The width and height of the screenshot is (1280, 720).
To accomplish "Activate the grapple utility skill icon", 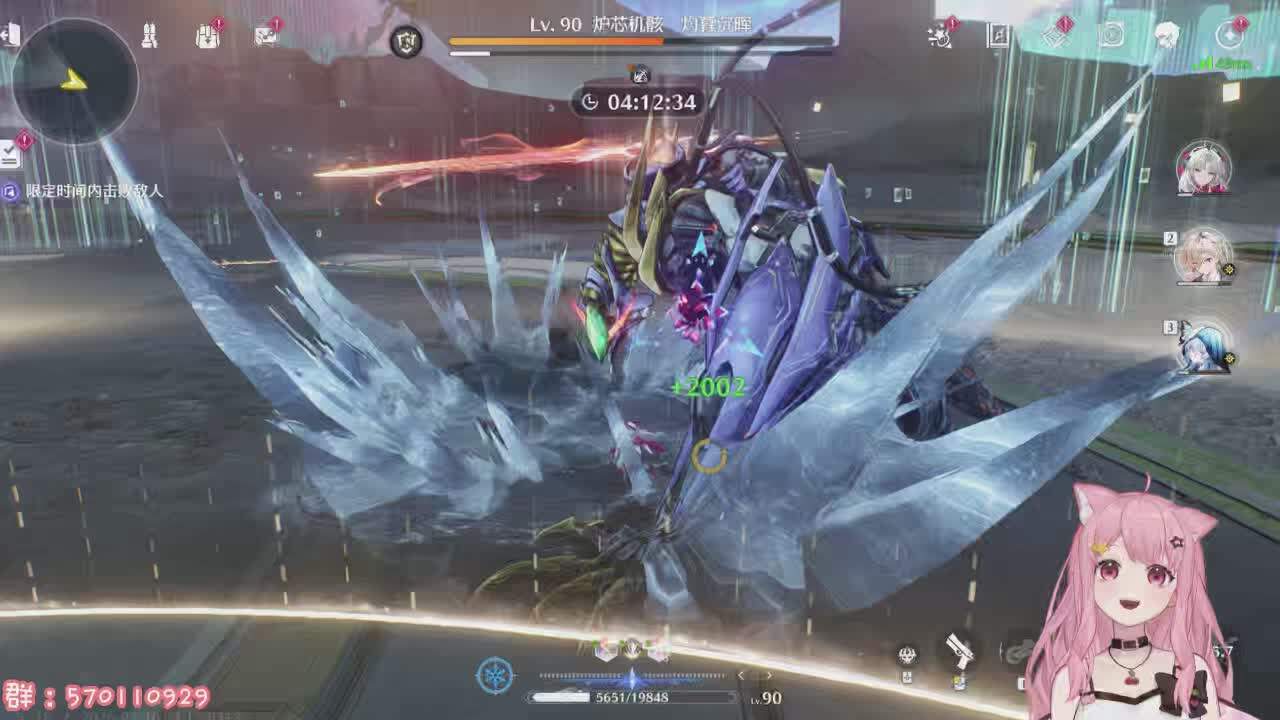I will click(907, 655).
